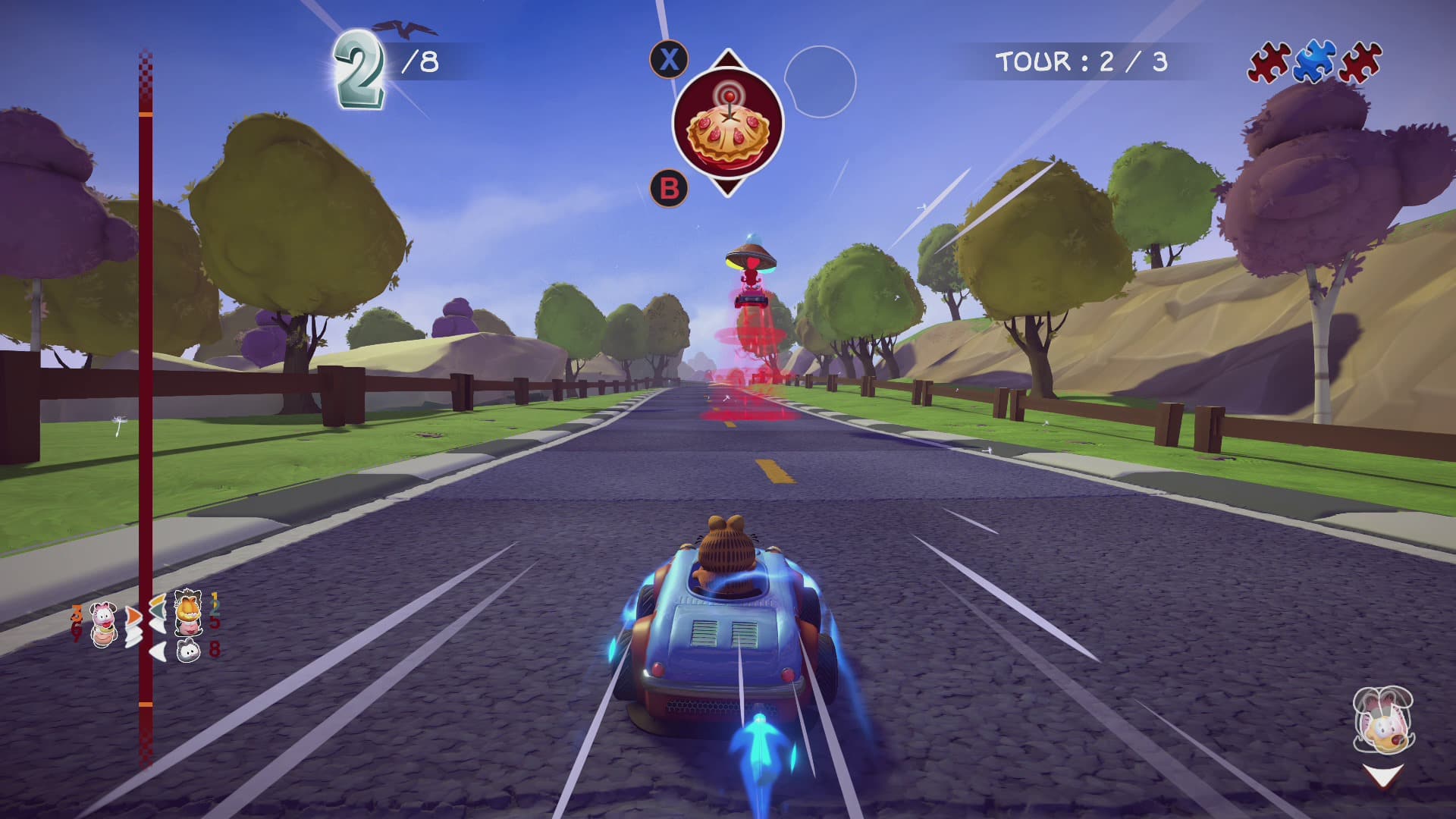1456x819 pixels.
Task: Use the homing pie item slot
Action: tap(727, 123)
